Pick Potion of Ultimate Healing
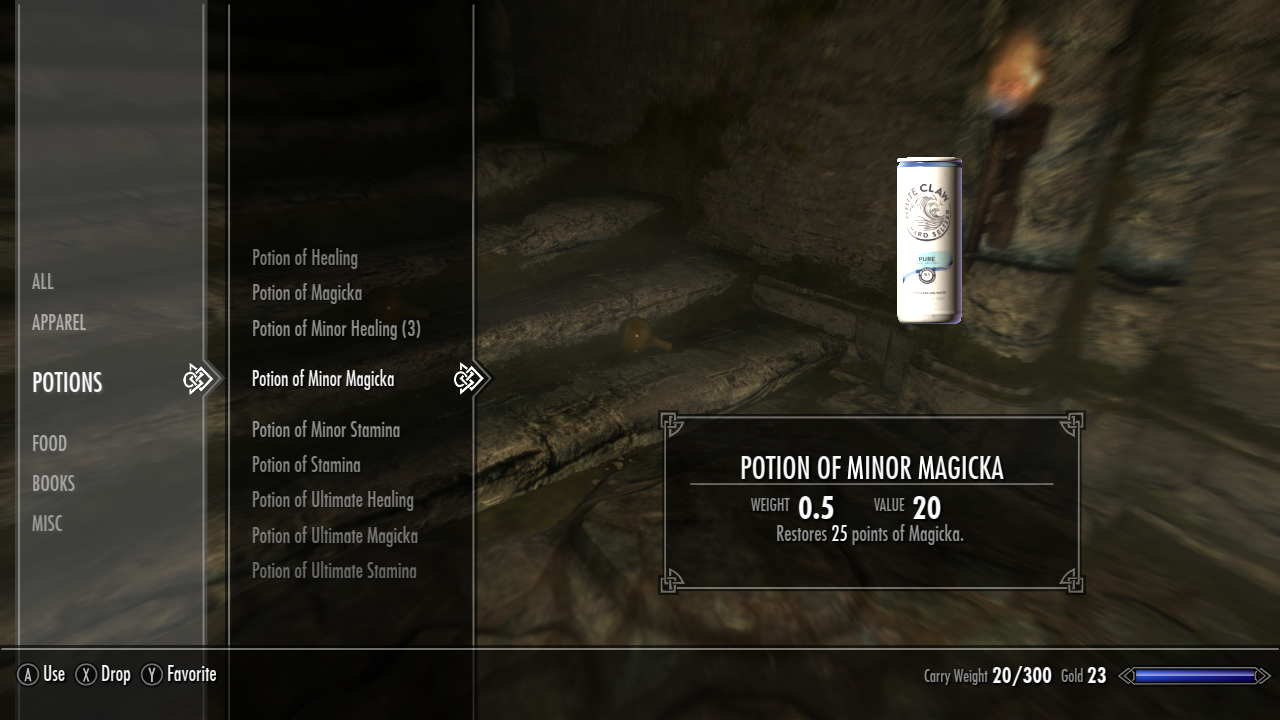Screen dimensions: 1280x720 [333, 500]
